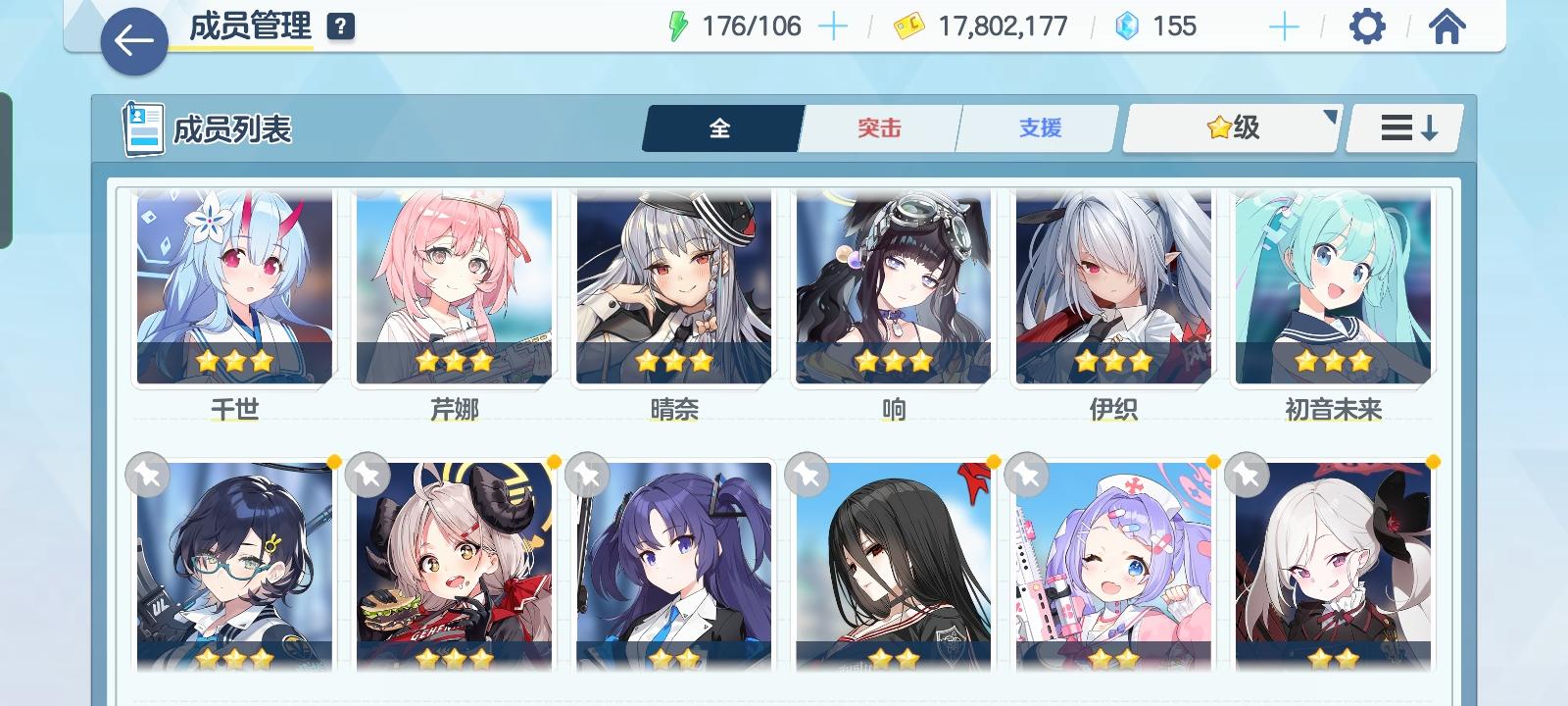Click the 全 filter showing all members
This screenshot has width=1568, height=706.
click(721, 126)
